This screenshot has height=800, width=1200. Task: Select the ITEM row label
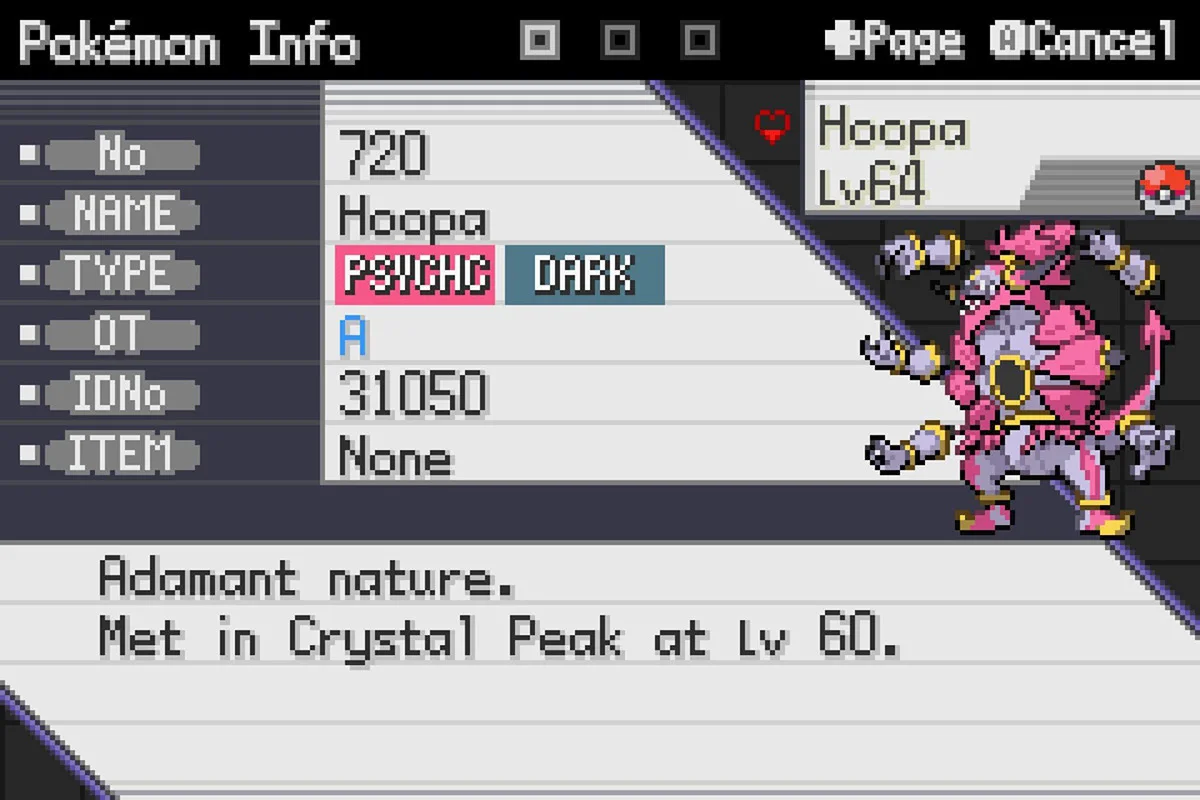click(x=122, y=455)
